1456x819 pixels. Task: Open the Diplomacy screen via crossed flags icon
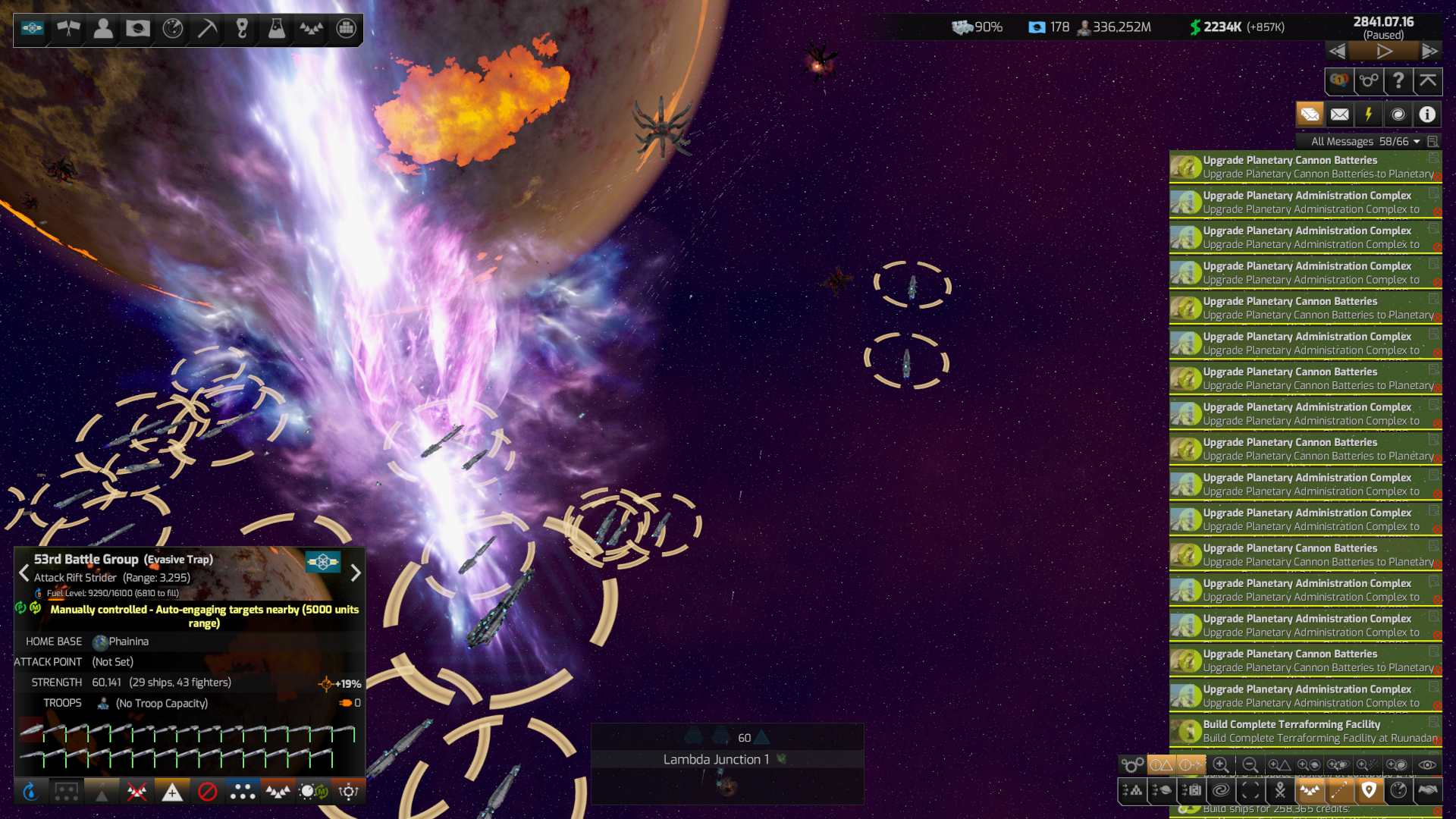point(67,29)
